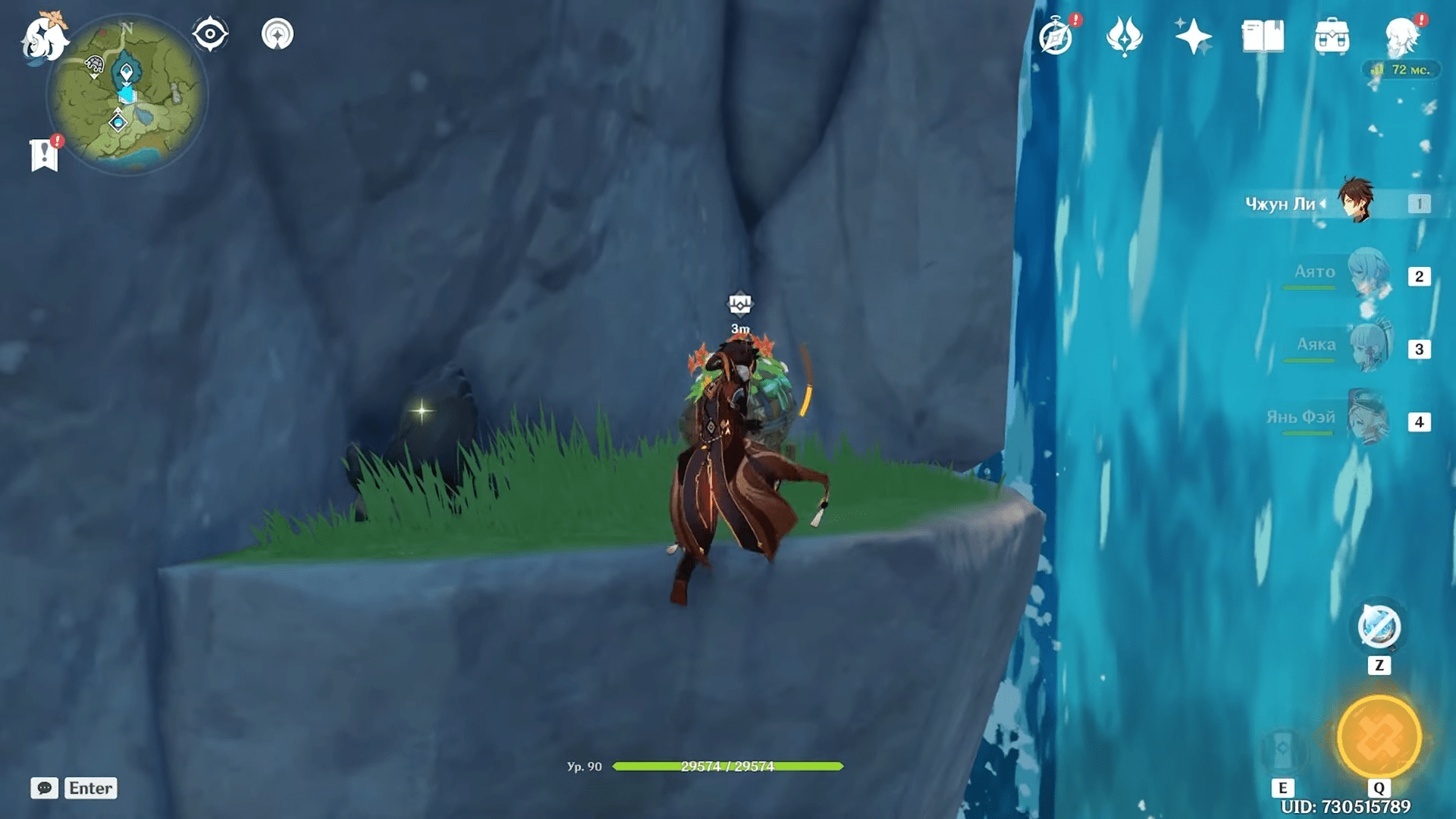The width and height of the screenshot is (1456, 819).
Task: Switch to party member Янь Фэй
Action: [x=1367, y=419]
